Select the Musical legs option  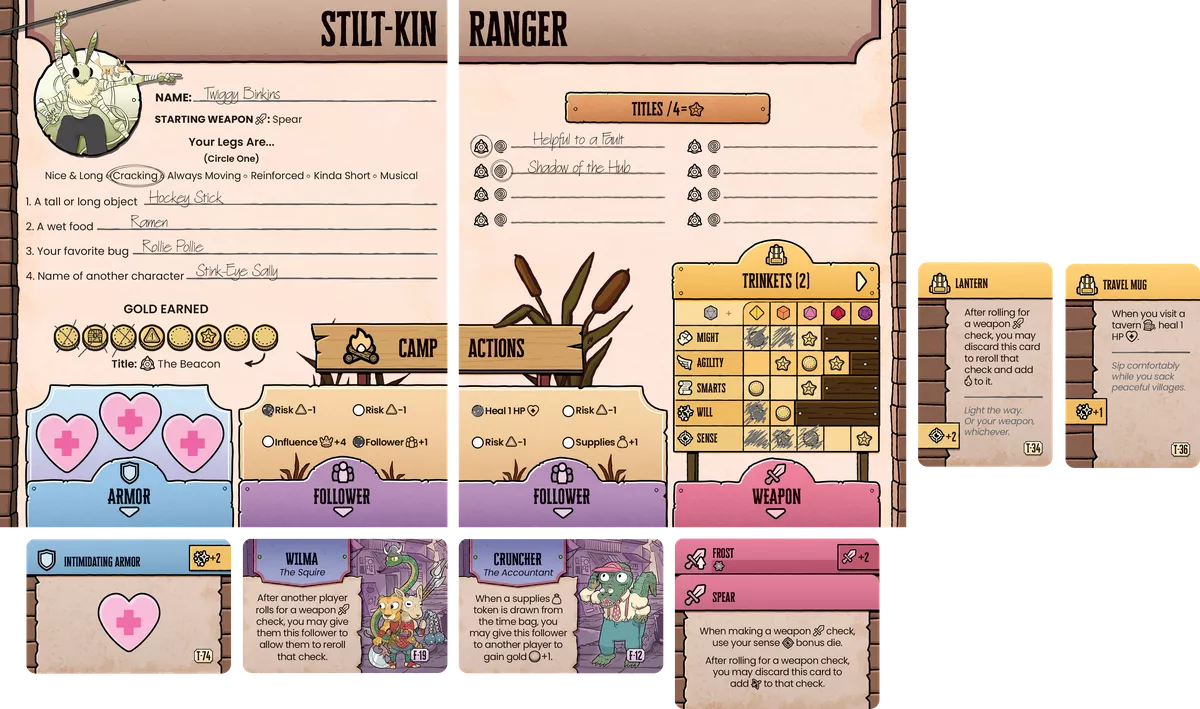click(398, 176)
